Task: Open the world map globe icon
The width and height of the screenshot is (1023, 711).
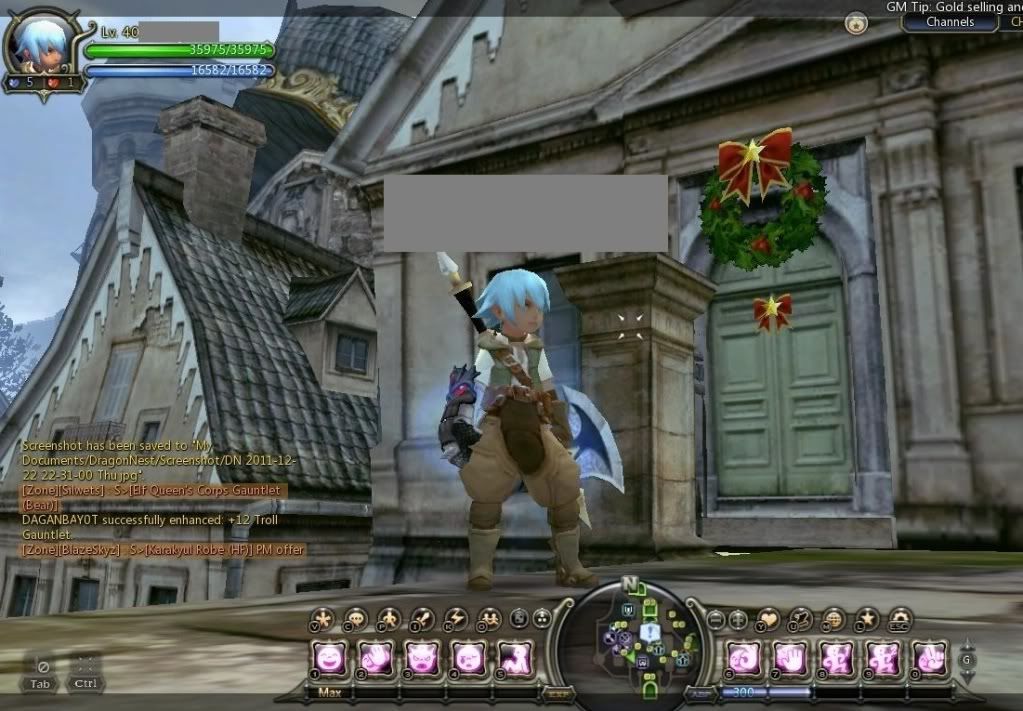Action: (834, 619)
